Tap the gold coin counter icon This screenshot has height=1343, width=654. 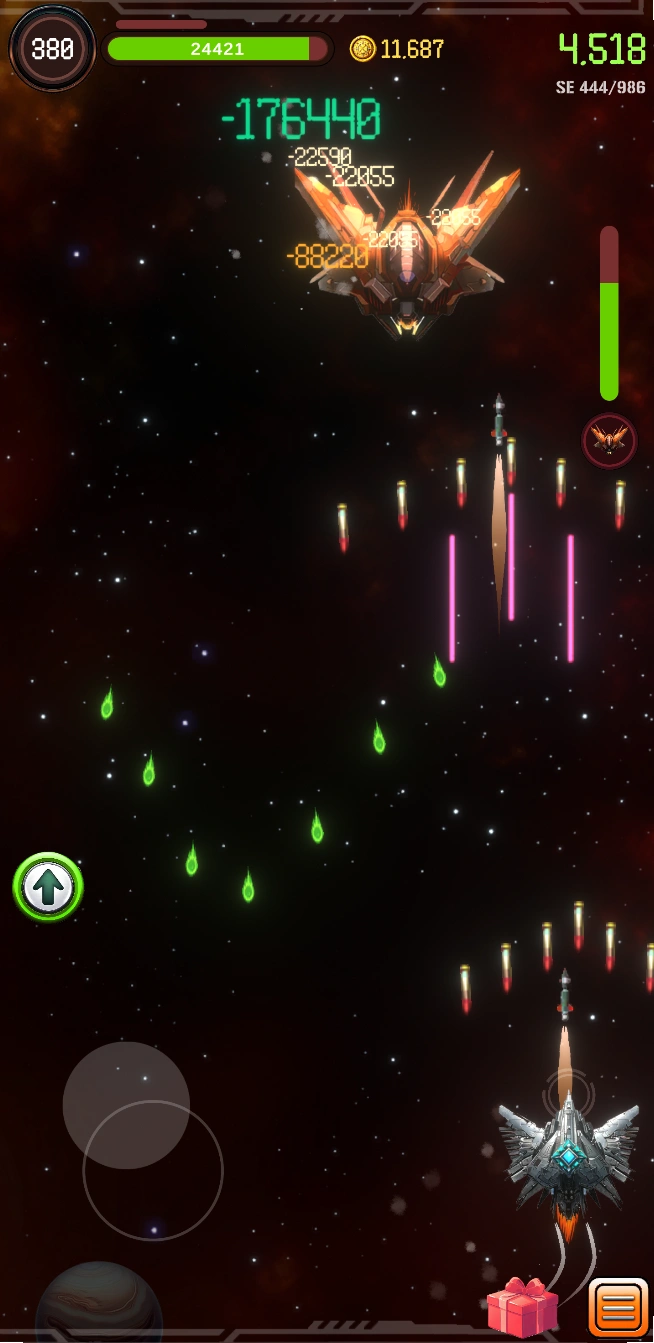[362, 48]
